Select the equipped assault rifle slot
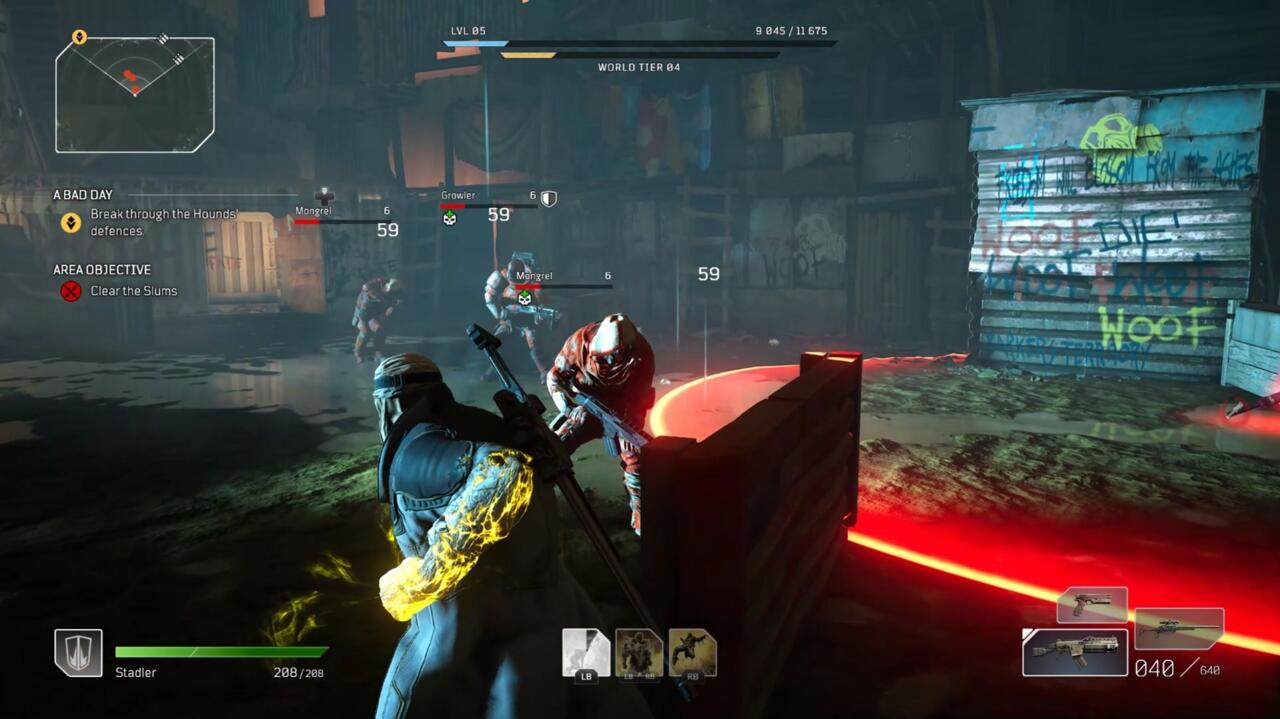This screenshot has height=719, width=1280. 1075,652
